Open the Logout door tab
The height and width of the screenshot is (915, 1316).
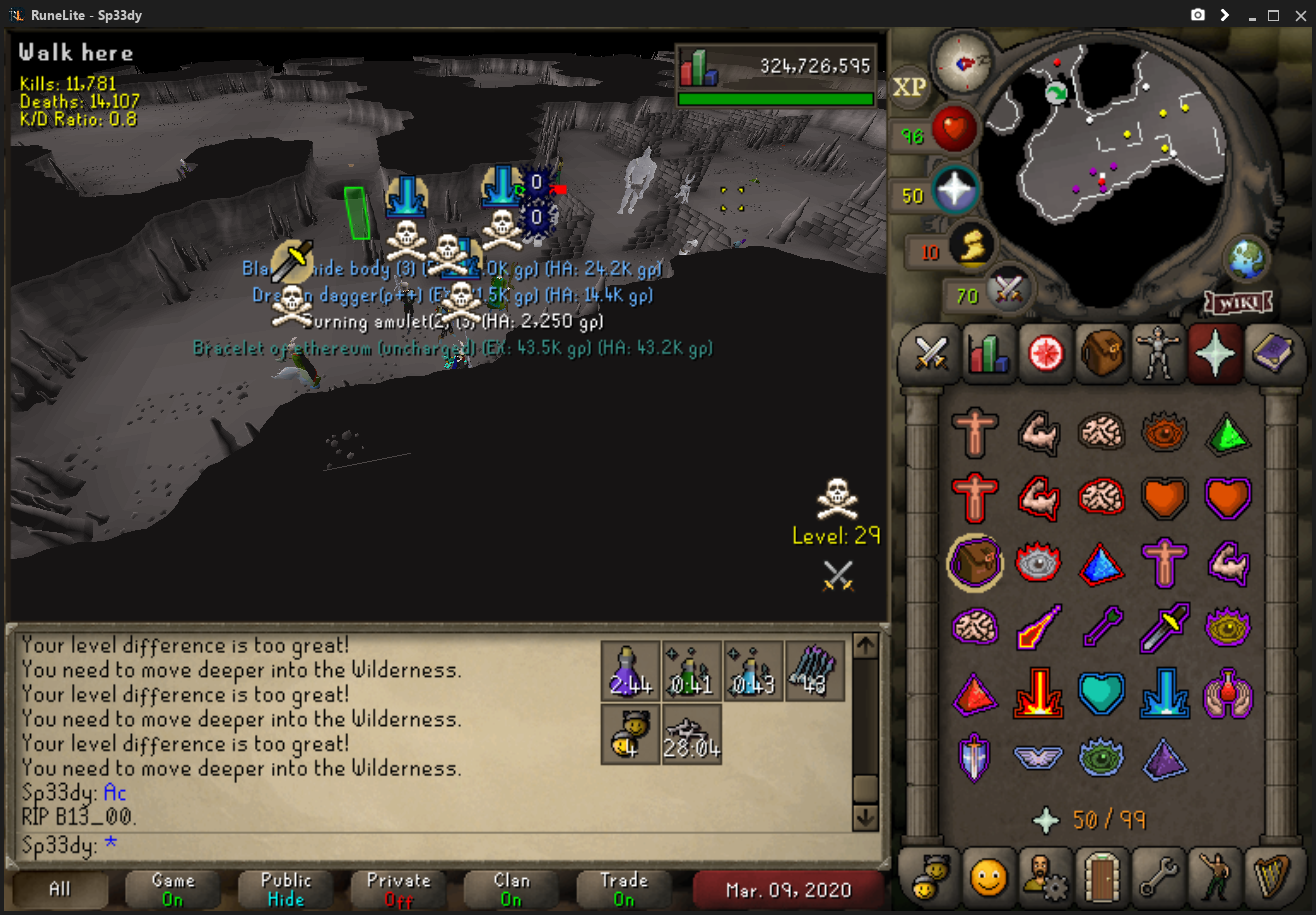pyautogui.click(x=1103, y=876)
